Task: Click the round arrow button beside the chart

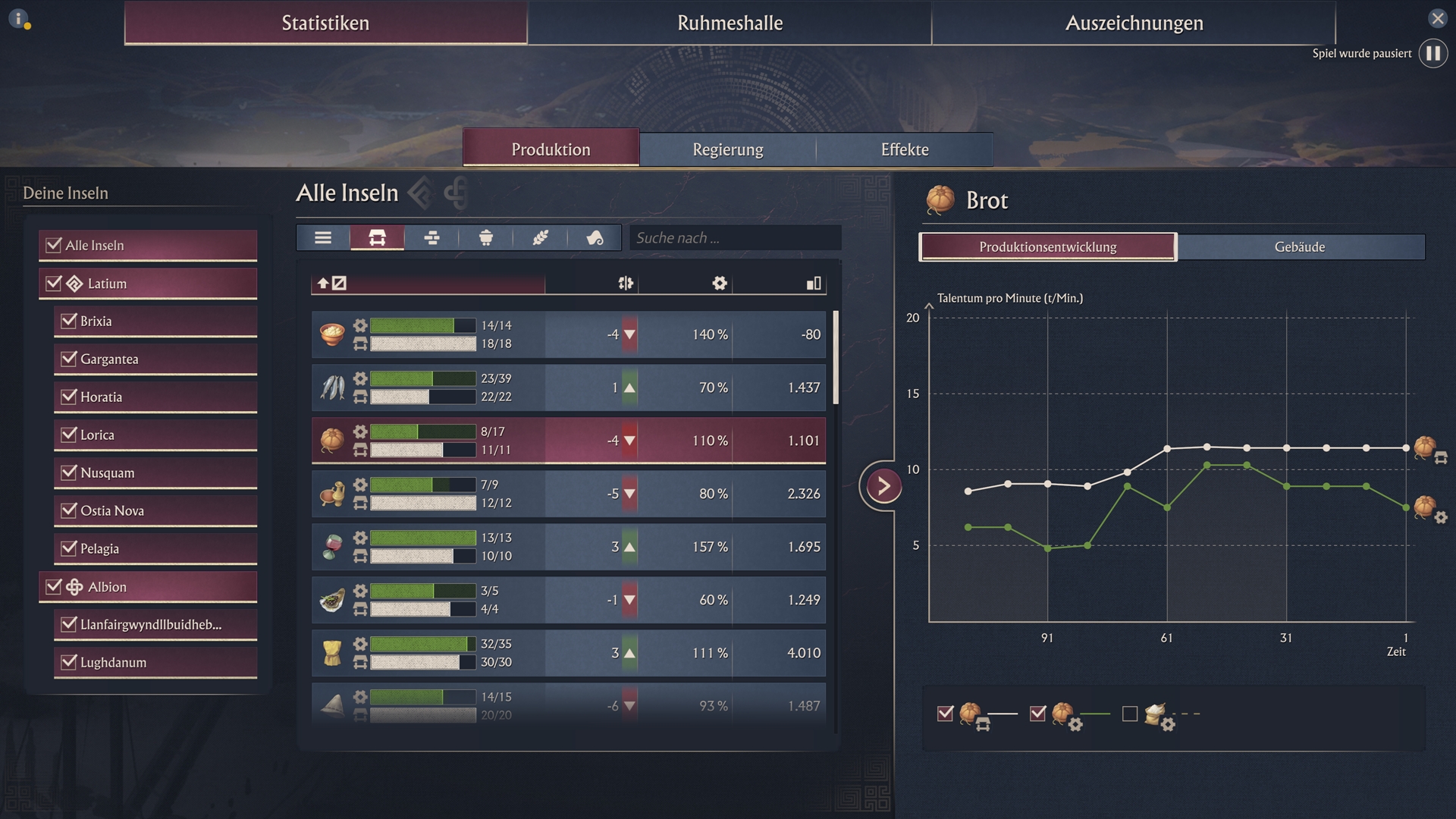Action: (x=883, y=486)
